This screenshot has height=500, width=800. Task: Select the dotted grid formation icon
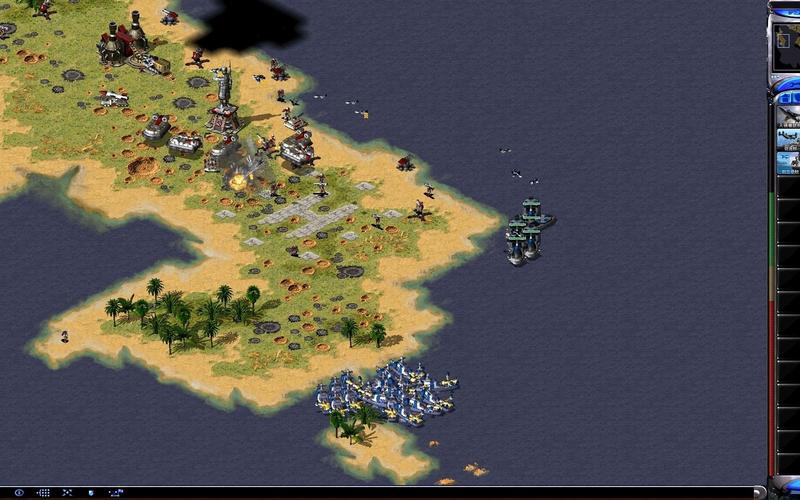click(x=43, y=493)
